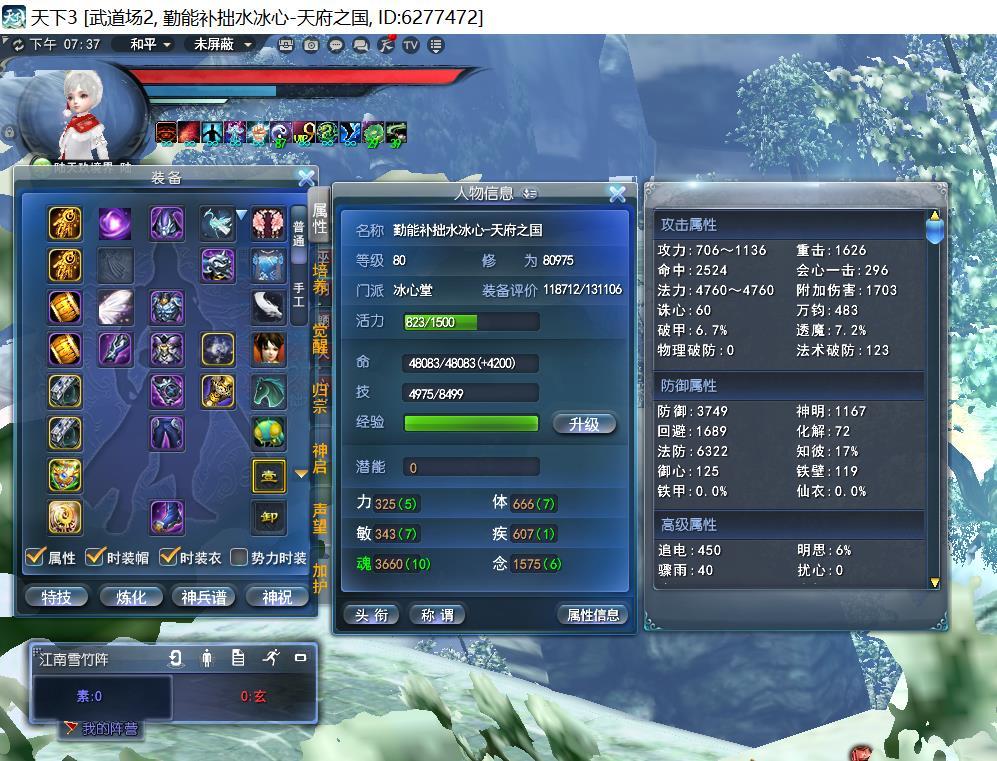This screenshot has height=761, width=997.
Task: Open the 神兵谱 weapon codex
Action: click(204, 597)
